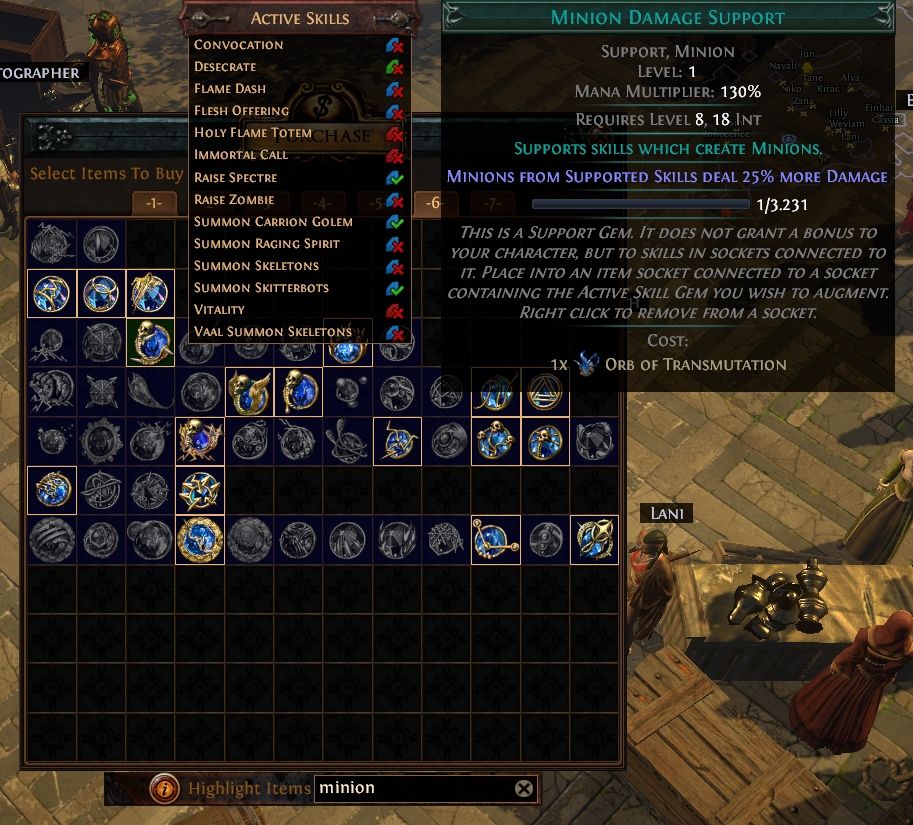
Task: Click the Vitality skill row
Action: [219, 310]
